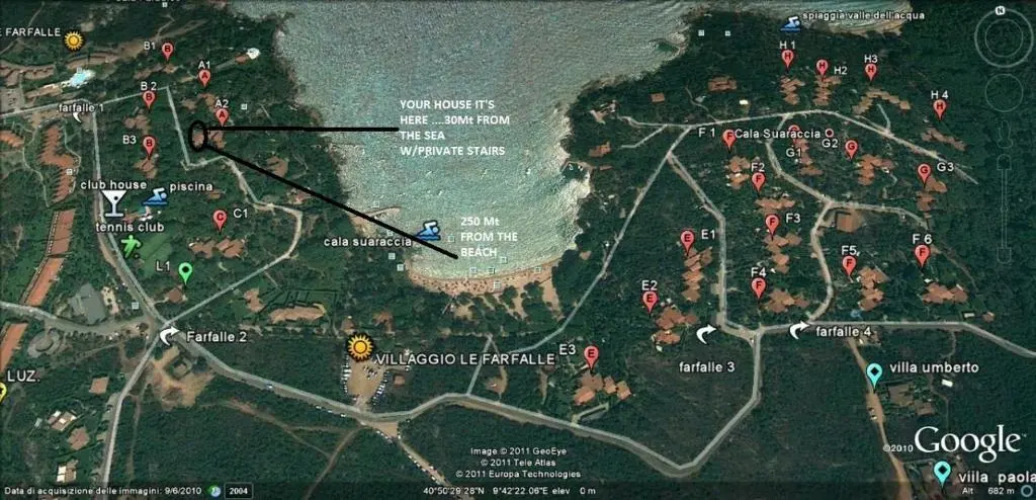
Task: Click the red B3 pin
Action: [x=149, y=146]
